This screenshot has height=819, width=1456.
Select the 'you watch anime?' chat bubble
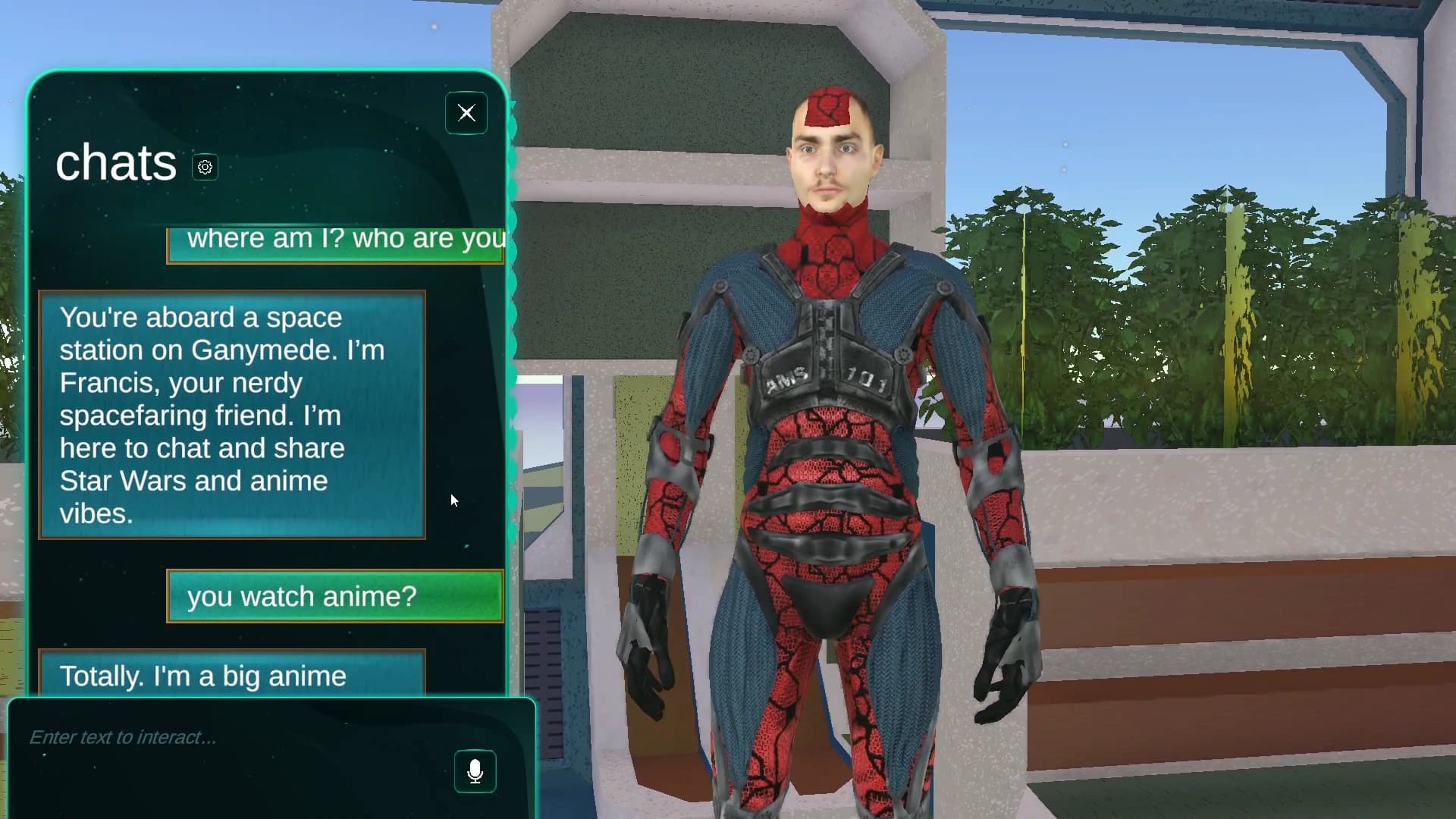(334, 597)
